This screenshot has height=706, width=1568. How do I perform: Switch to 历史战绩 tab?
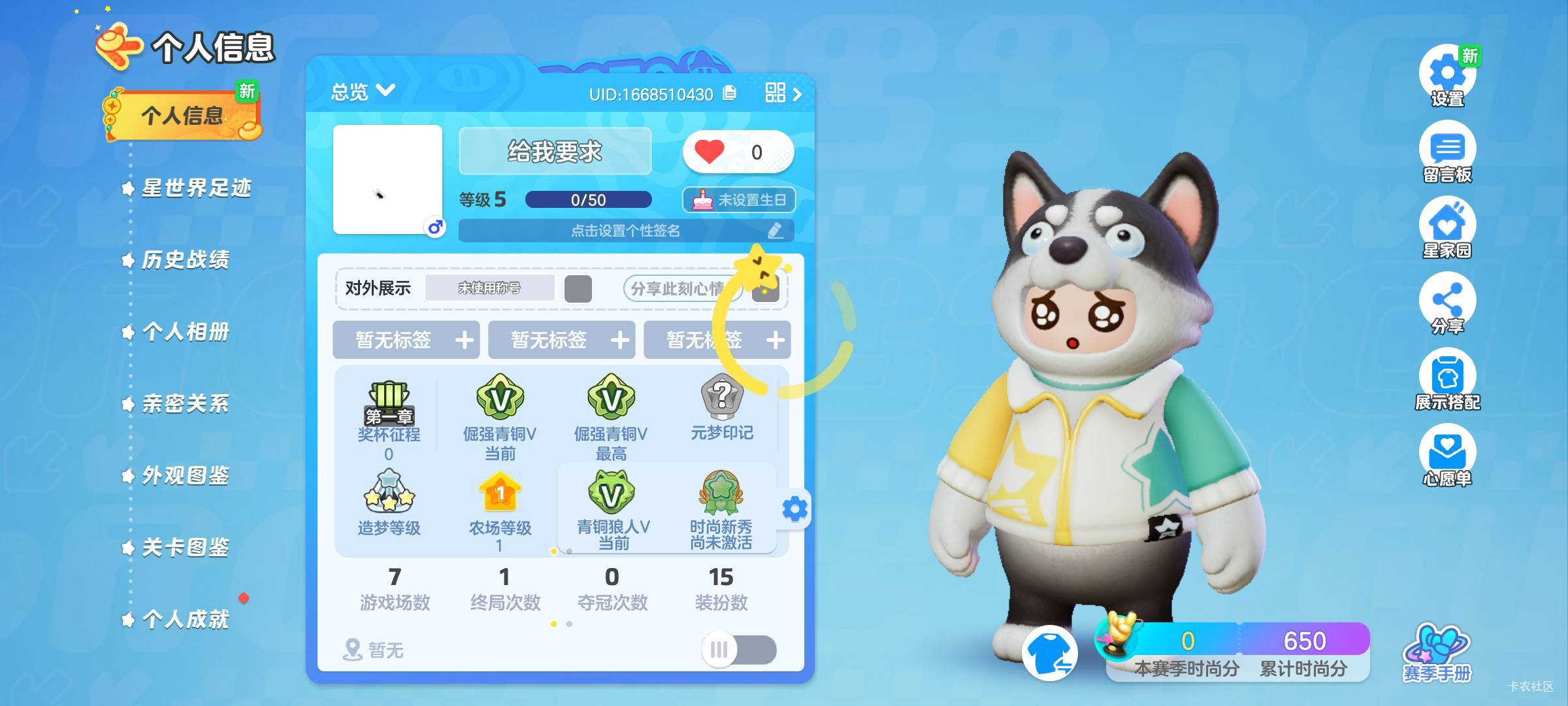click(x=185, y=260)
